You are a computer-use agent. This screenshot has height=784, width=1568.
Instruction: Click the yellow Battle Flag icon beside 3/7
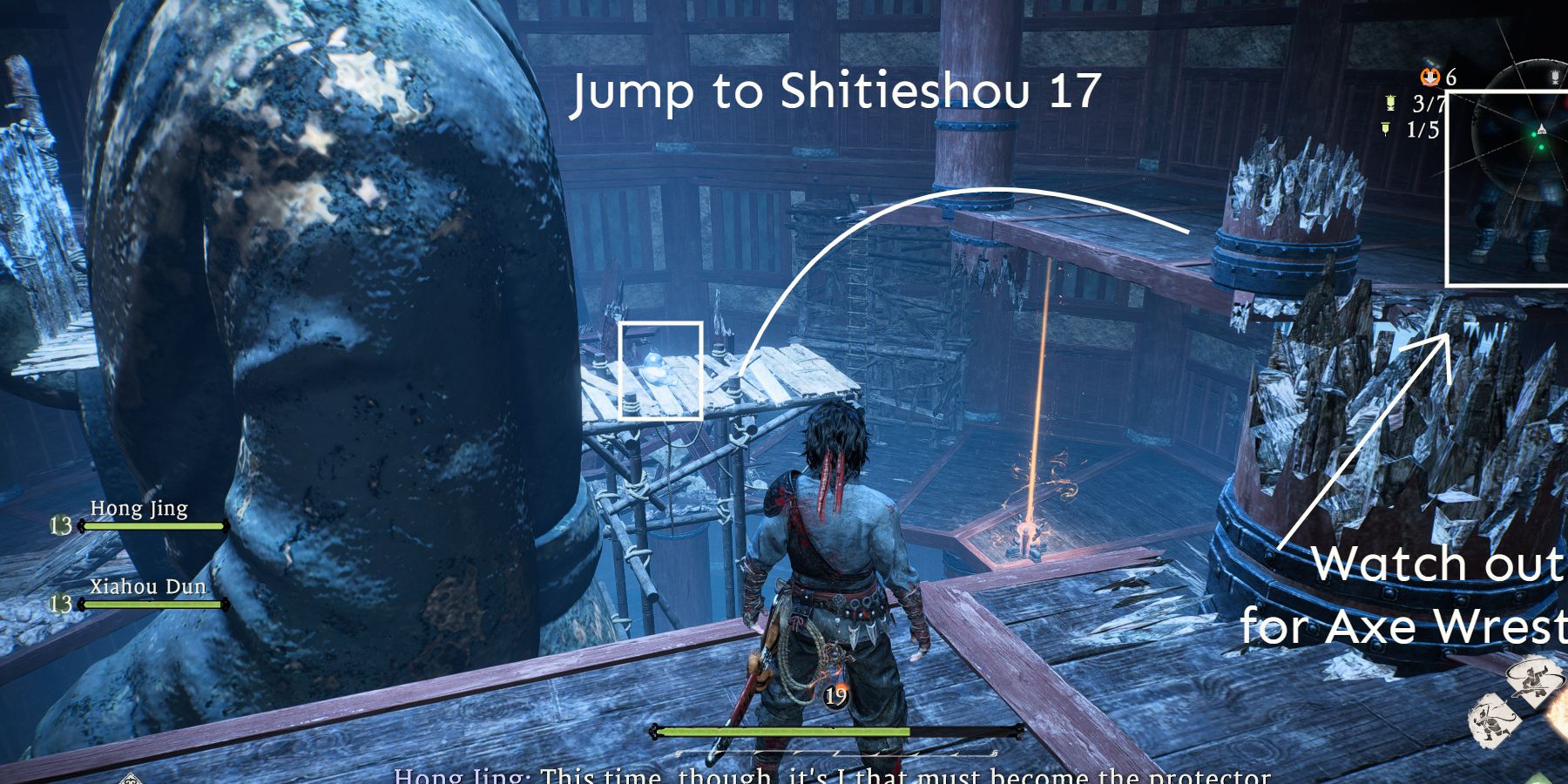coord(1389,101)
